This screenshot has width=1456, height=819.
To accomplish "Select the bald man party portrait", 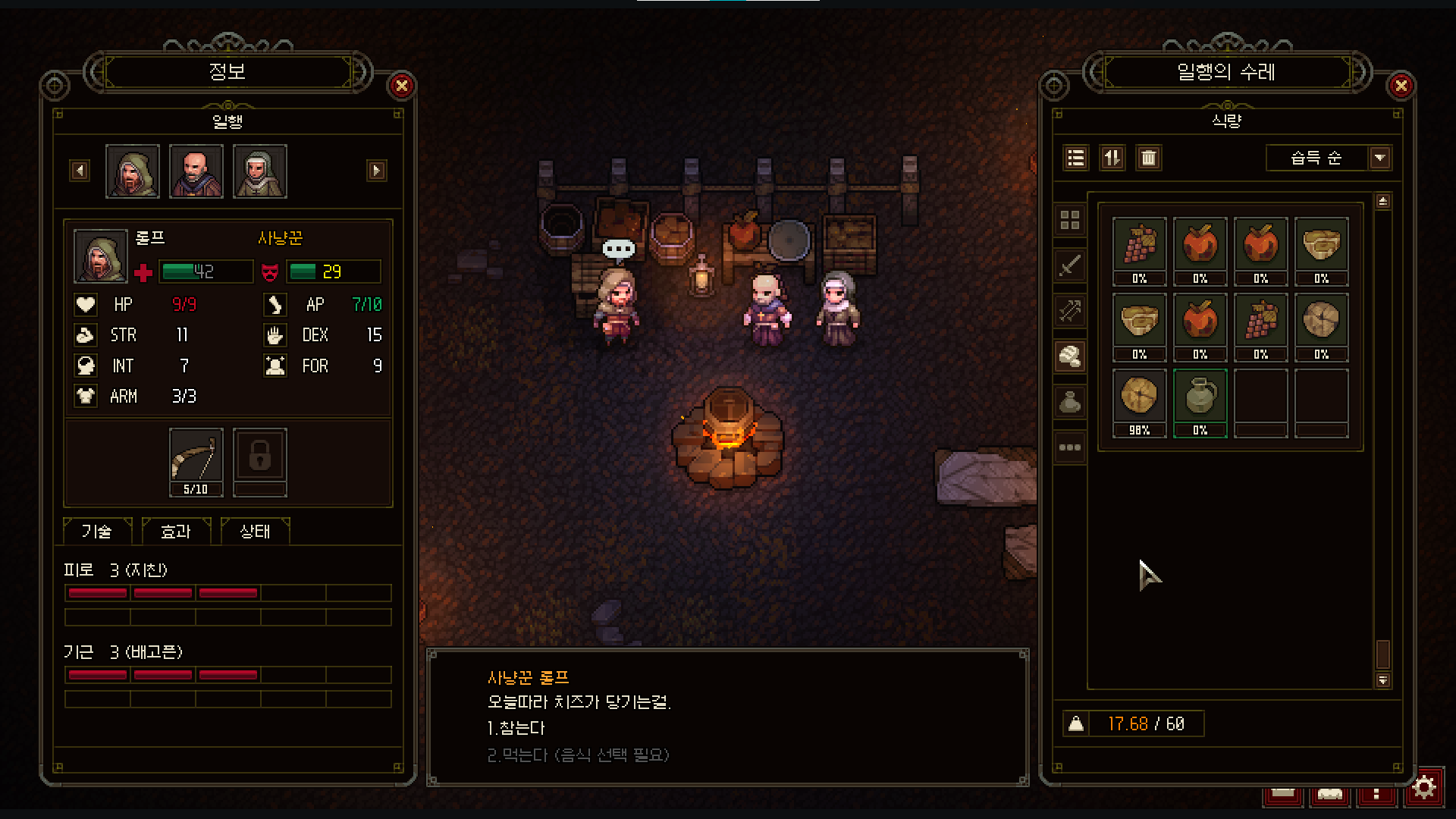I will [196, 171].
